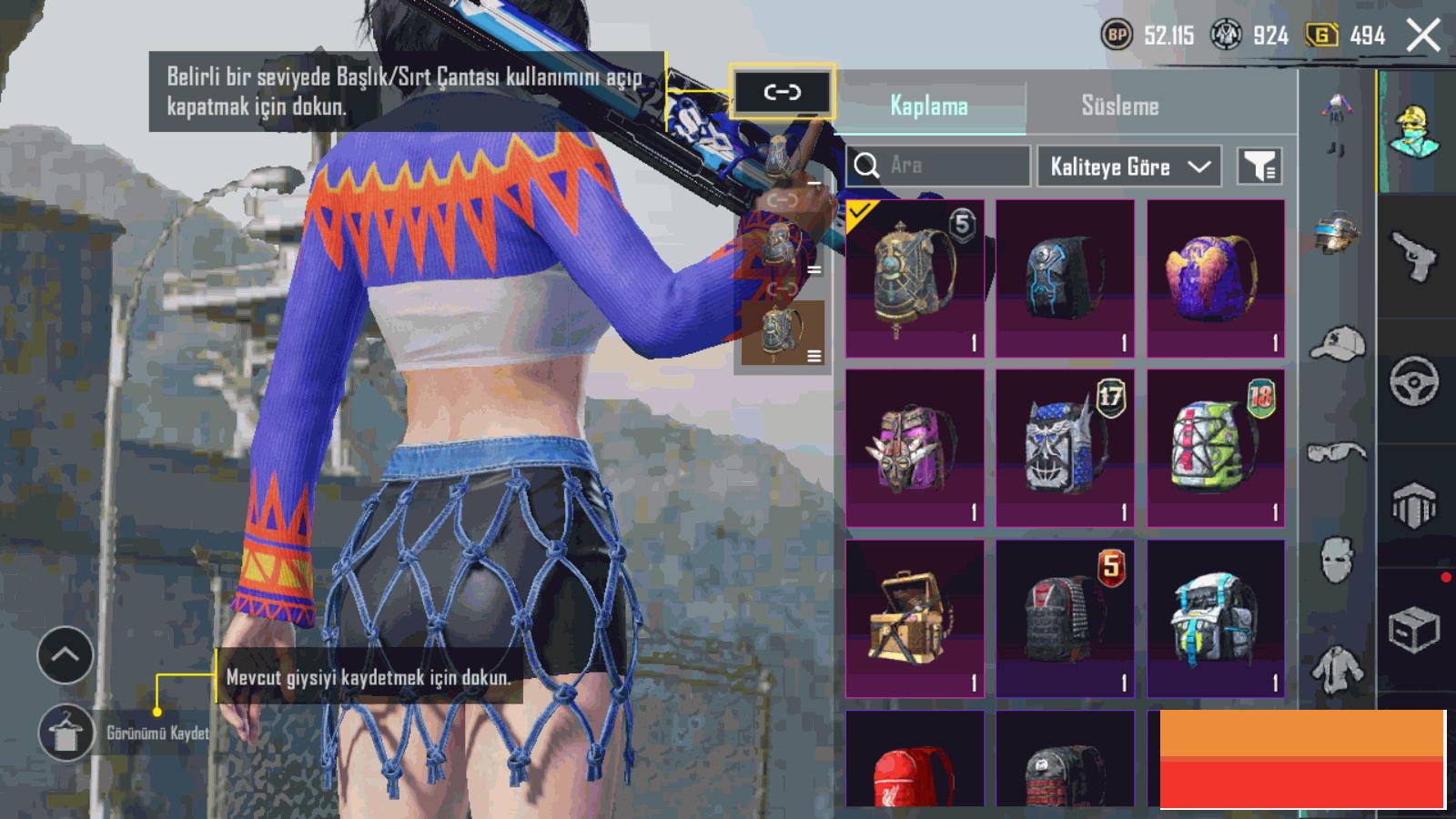Select the Kaplama tab
1456x819 pixels.
928,106
